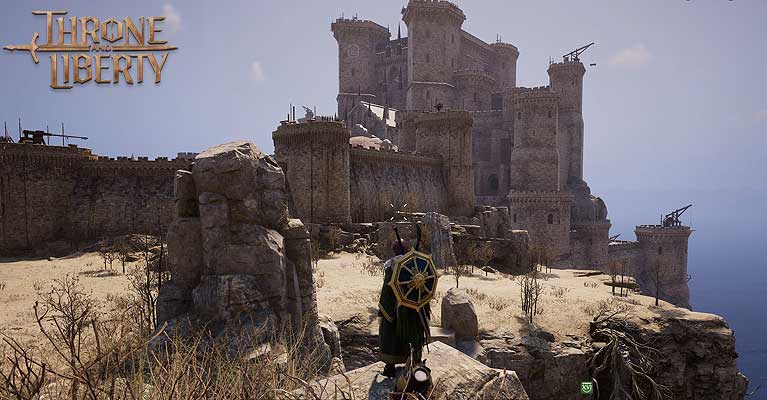Image resolution: width=767 pixels, height=400 pixels.
Task: Click the small green shield marker icon
Action: pyautogui.click(x=586, y=387)
